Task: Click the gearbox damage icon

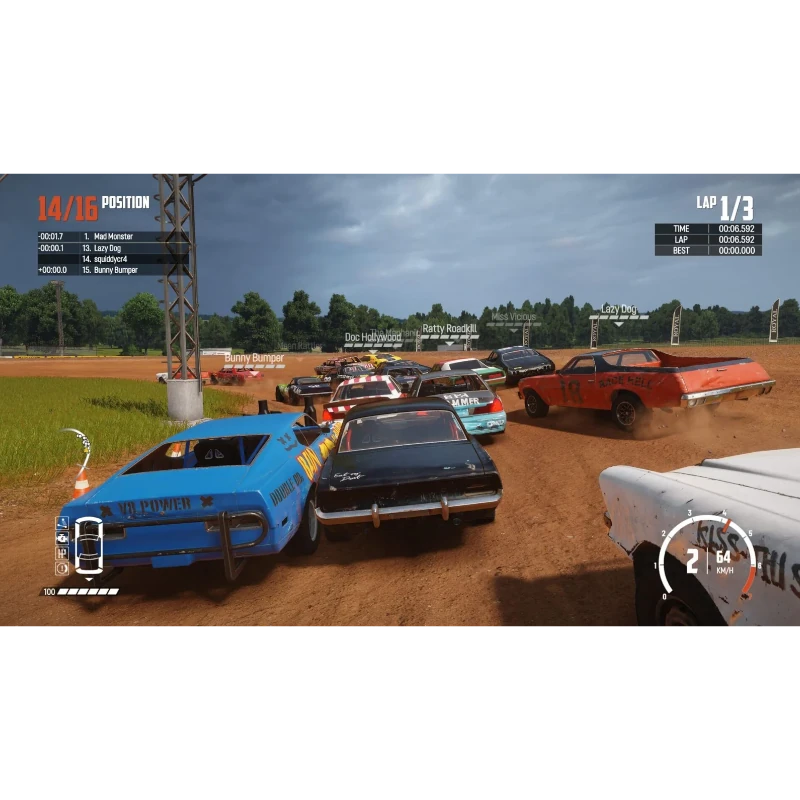Action: pos(62,553)
